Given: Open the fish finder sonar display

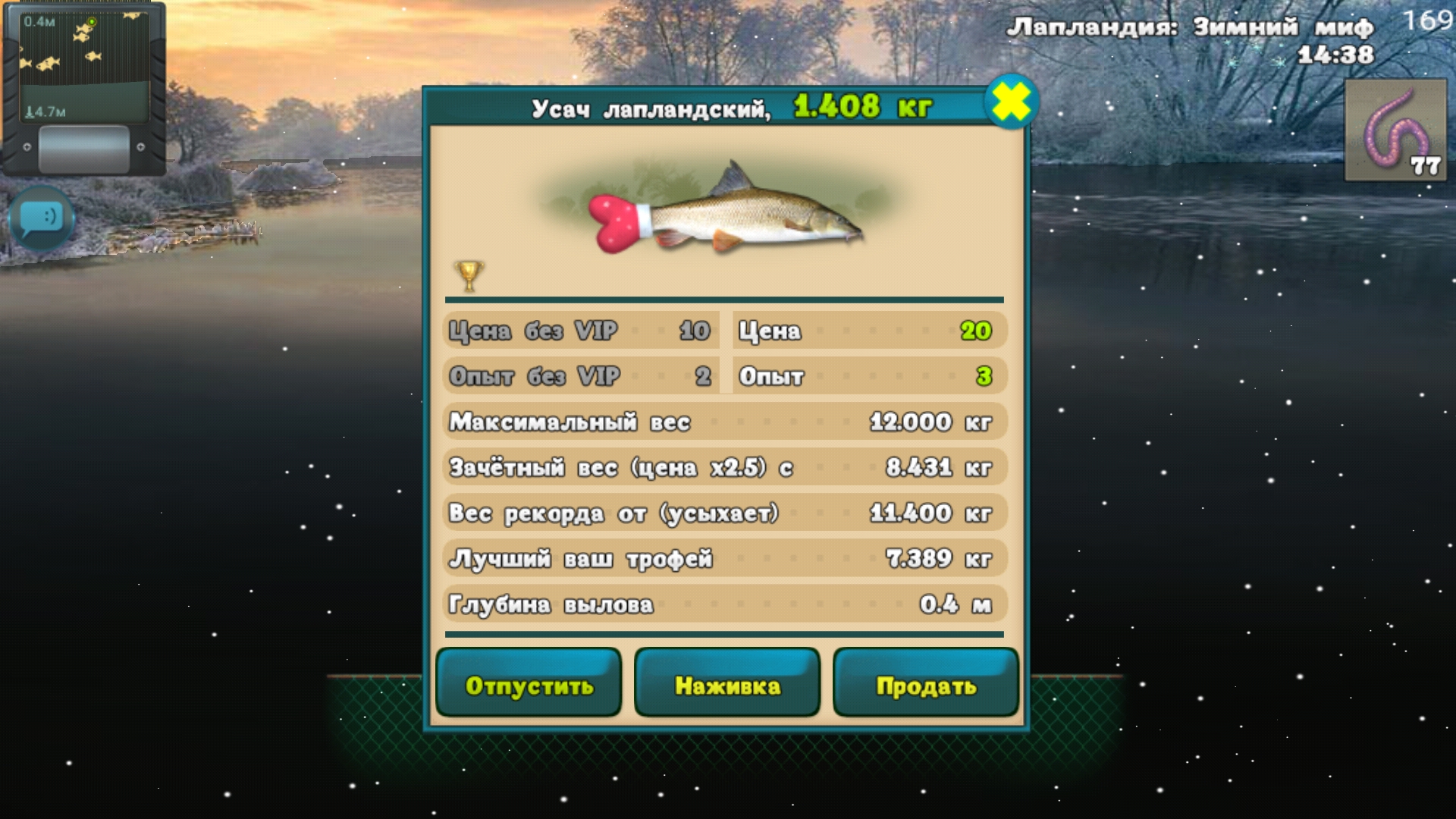Looking at the screenshot, I should coord(83,67).
